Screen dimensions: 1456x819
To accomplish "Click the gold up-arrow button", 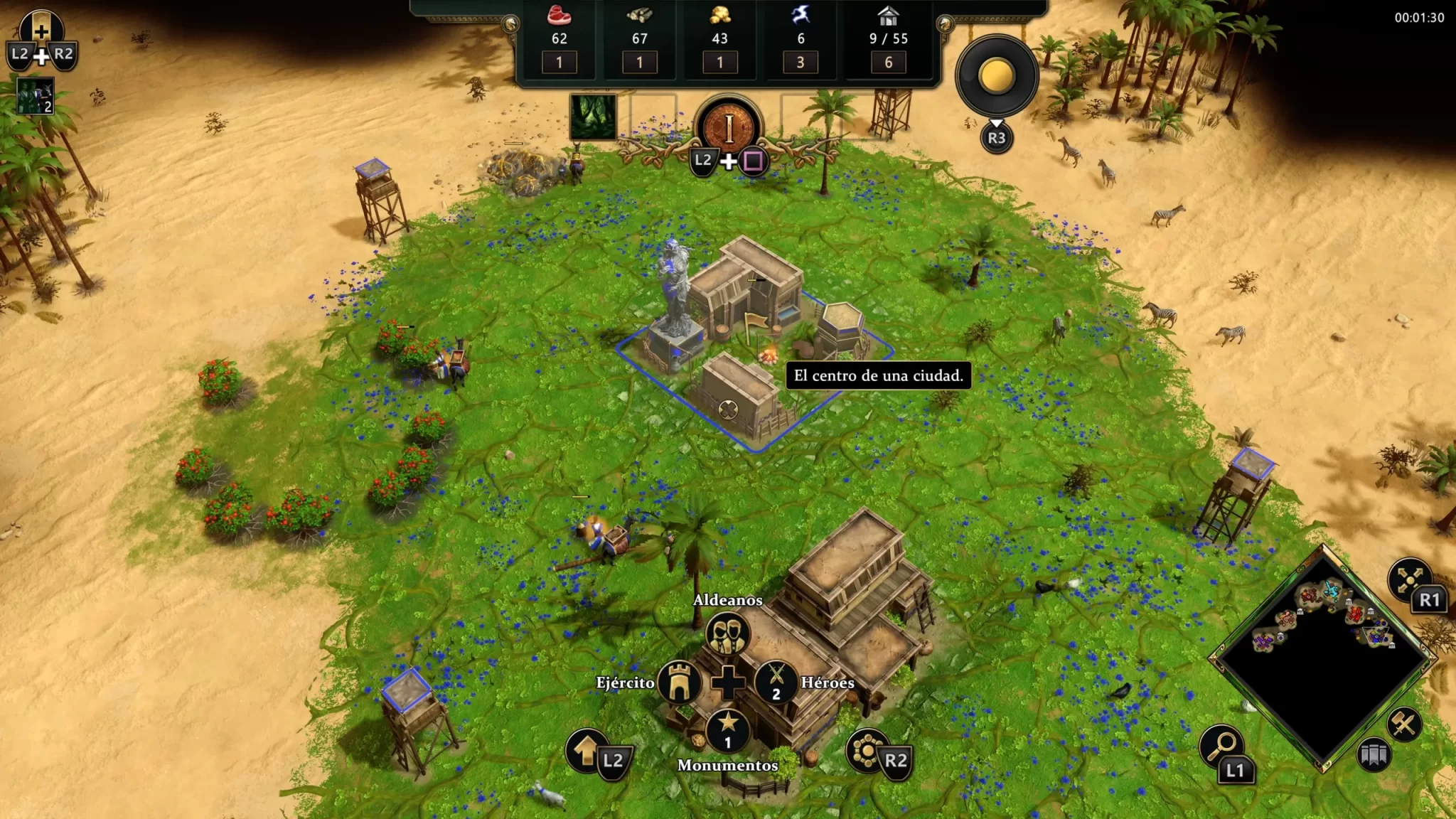I will (587, 749).
